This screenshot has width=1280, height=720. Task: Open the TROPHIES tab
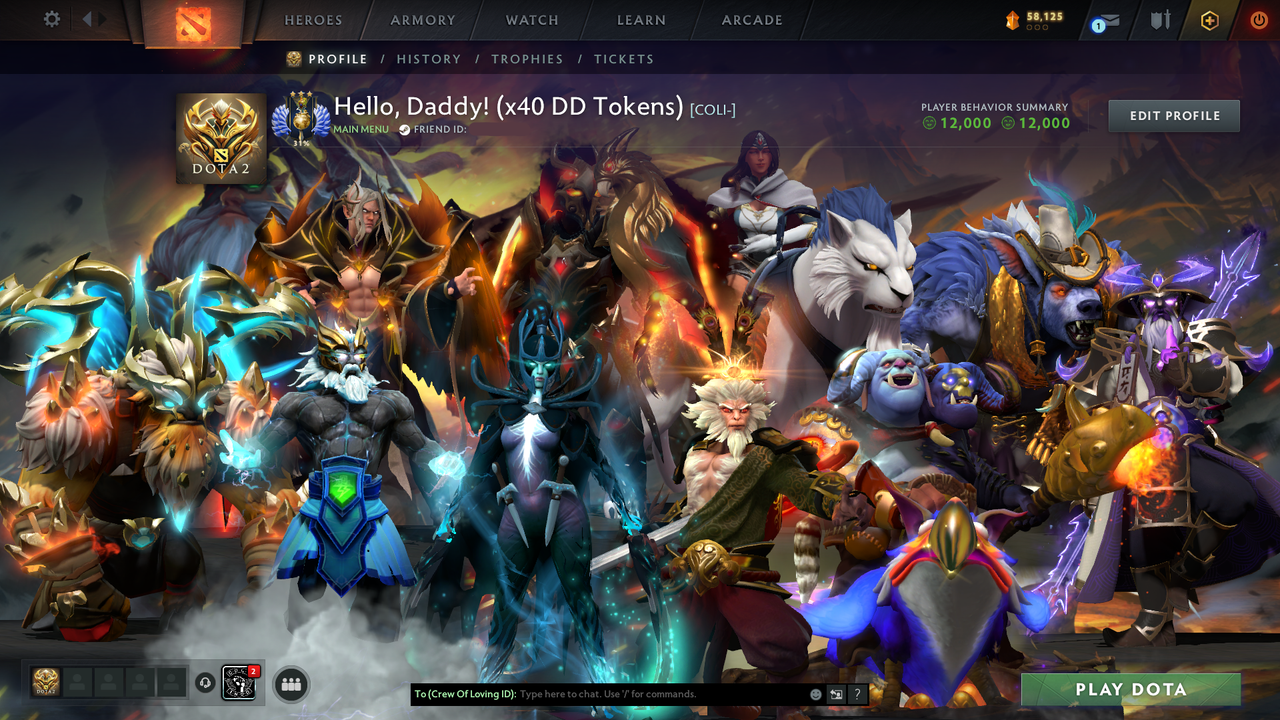[x=528, y=59]
